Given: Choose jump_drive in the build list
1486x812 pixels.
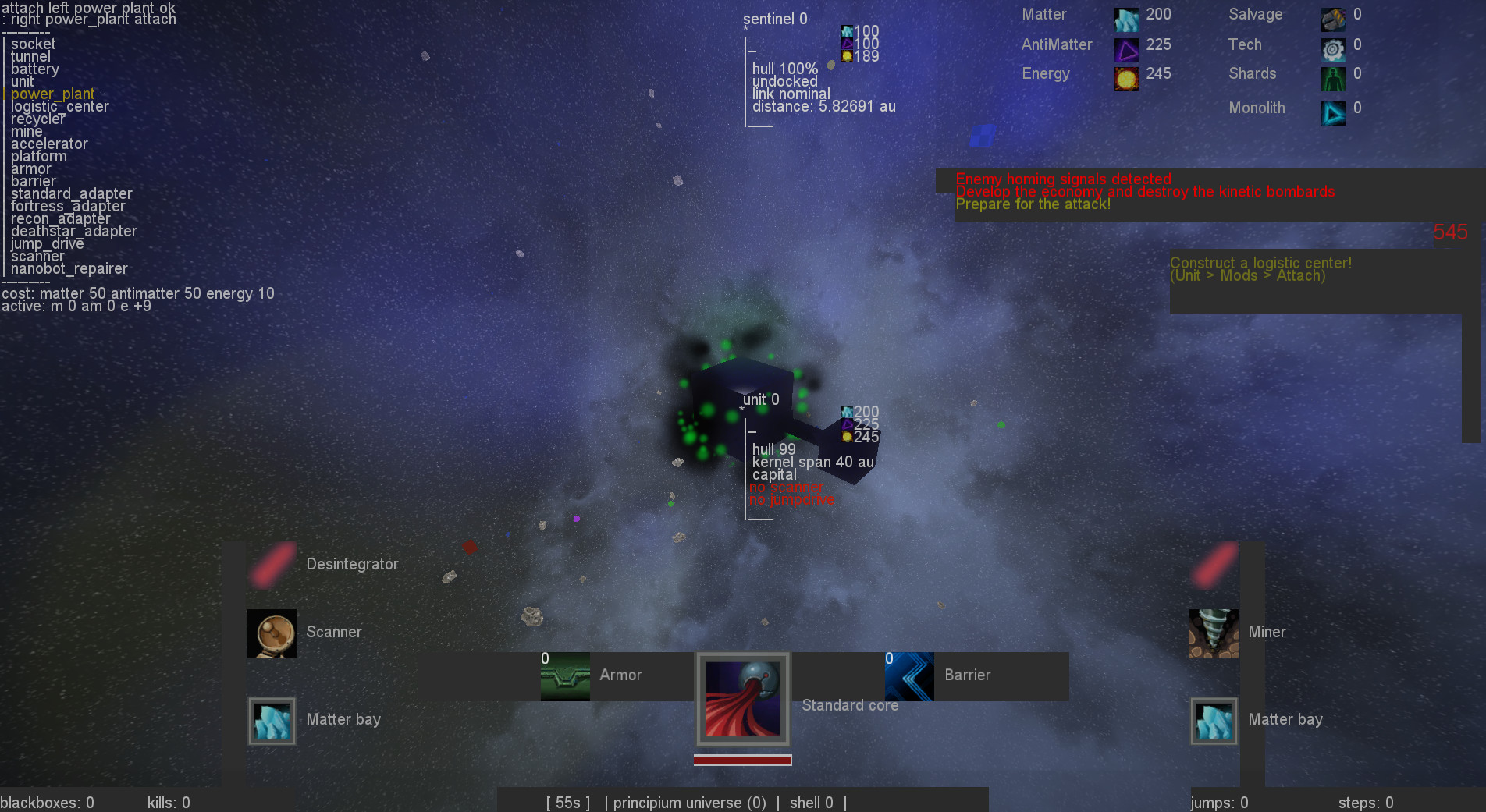Looking at the screenshot, I should 47,243.
